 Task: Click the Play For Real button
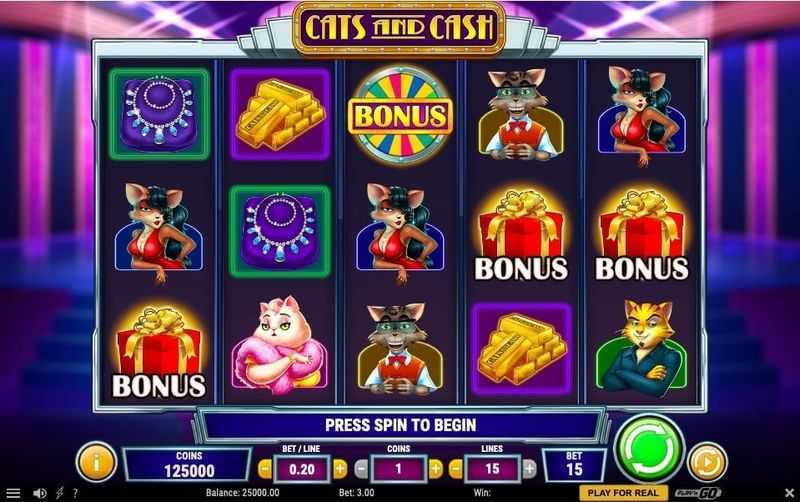(622, 493)
